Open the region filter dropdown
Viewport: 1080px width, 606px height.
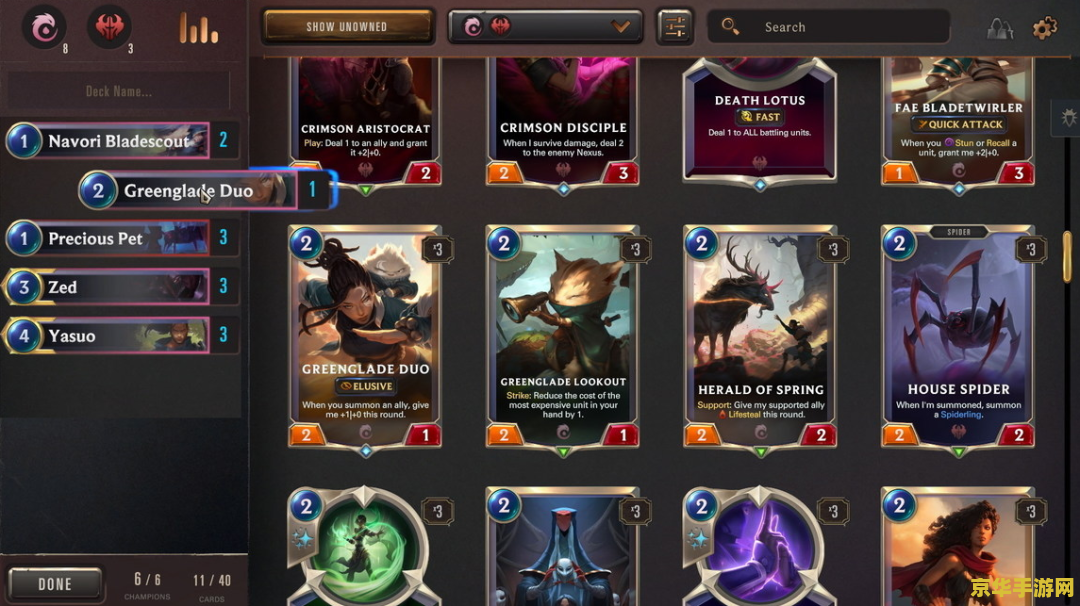pyautogui.click(x=545, y=27)
